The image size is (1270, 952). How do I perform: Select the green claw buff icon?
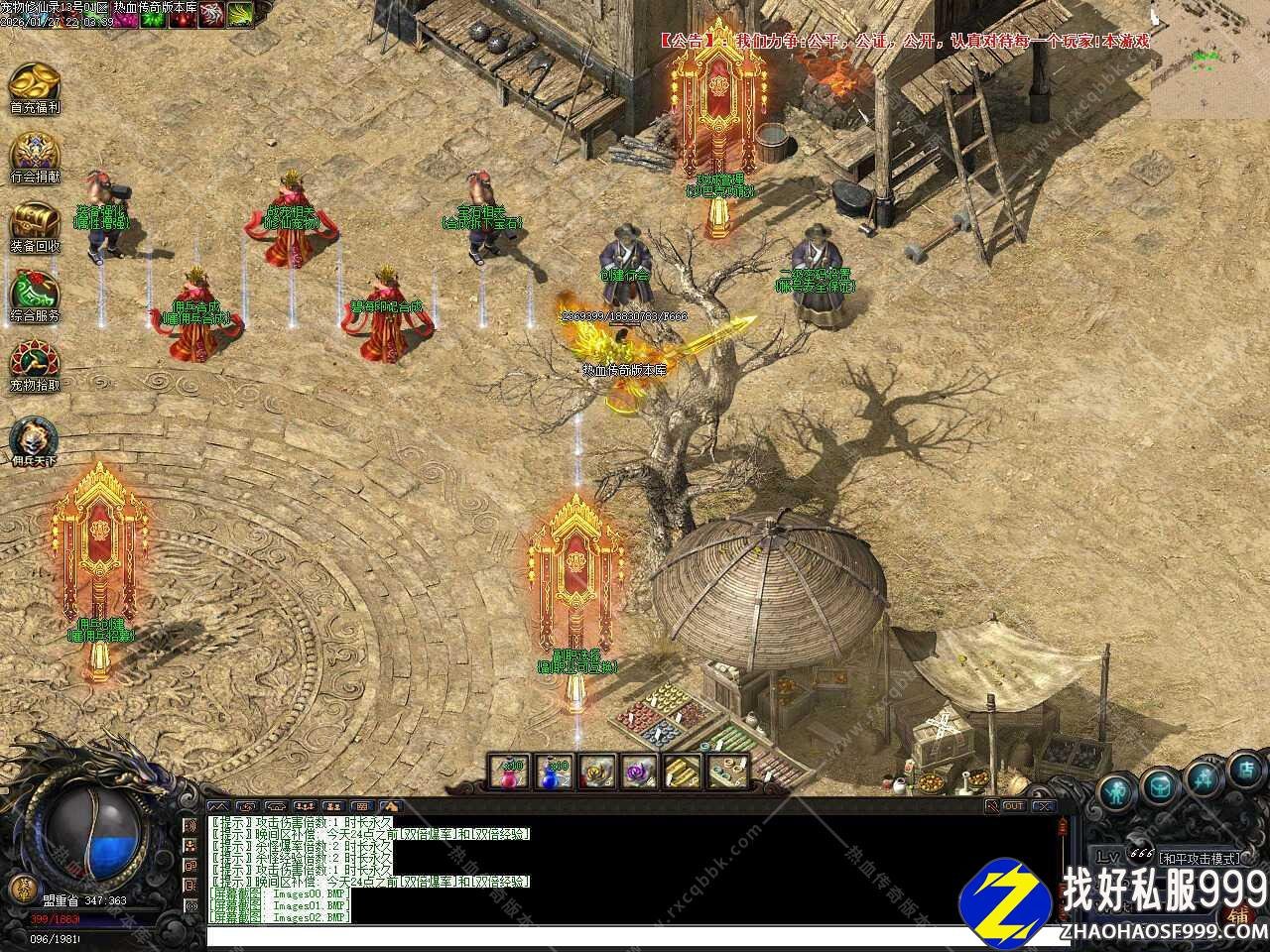239,14
